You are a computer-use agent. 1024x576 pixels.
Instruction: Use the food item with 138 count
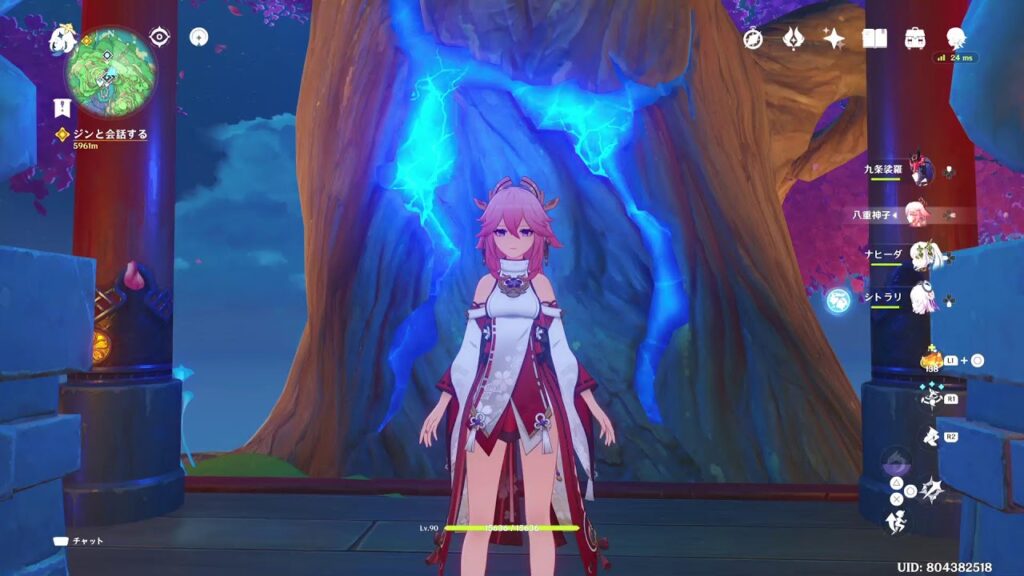[931, 359]
